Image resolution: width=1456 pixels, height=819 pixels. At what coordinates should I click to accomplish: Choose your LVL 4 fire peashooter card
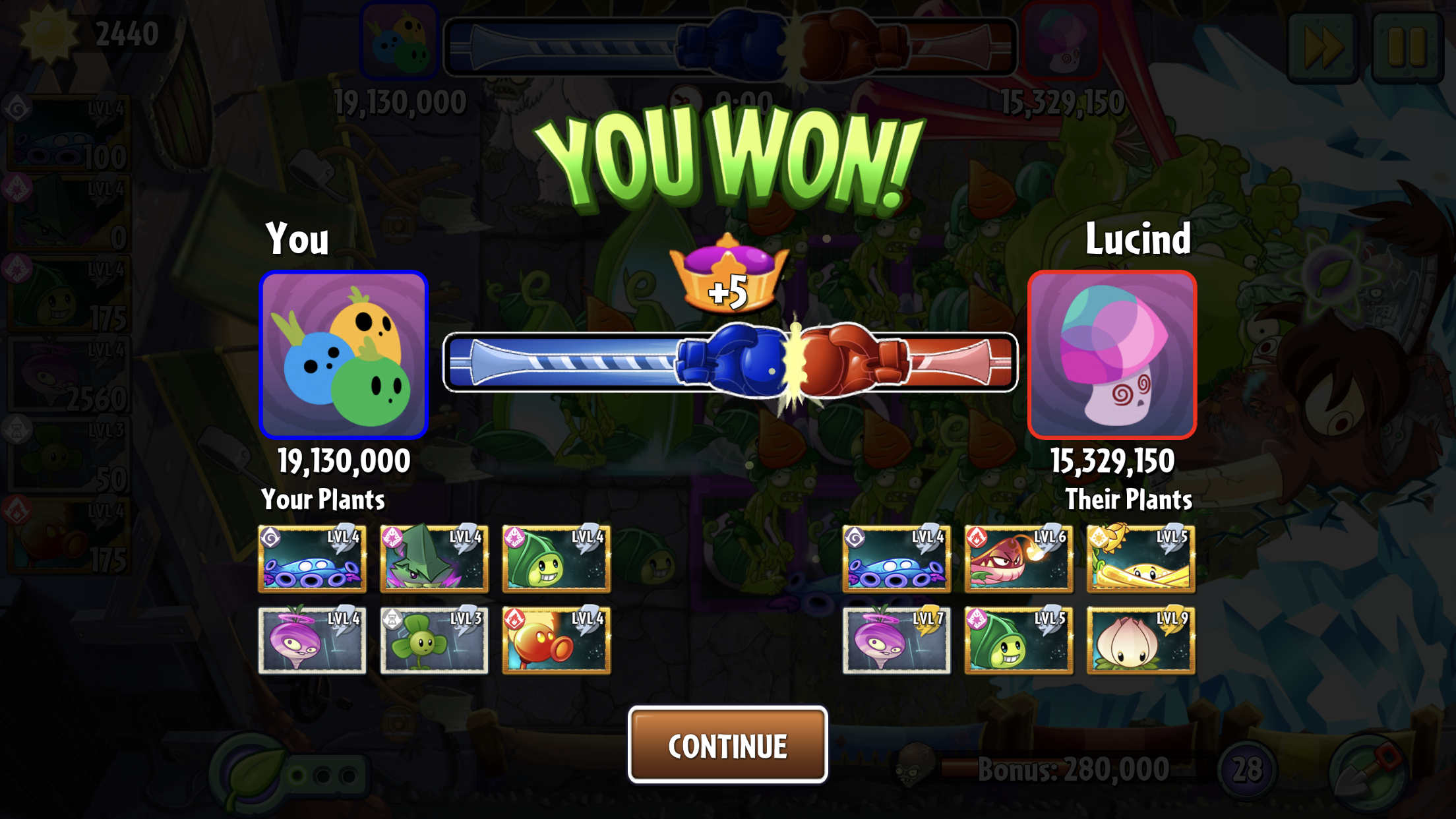point(556,640)
